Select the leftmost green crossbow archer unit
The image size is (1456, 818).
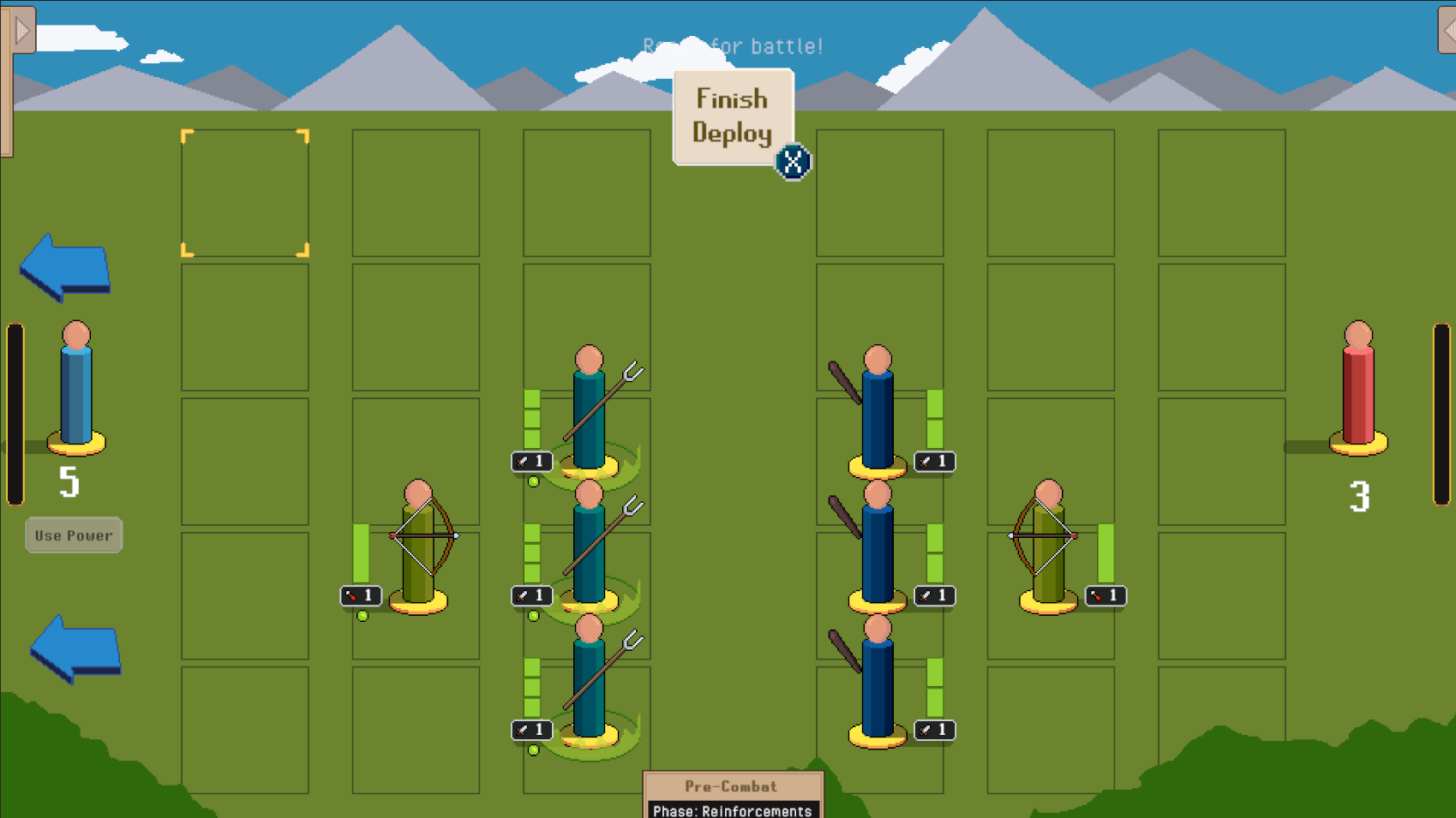[x=417, y=548]
